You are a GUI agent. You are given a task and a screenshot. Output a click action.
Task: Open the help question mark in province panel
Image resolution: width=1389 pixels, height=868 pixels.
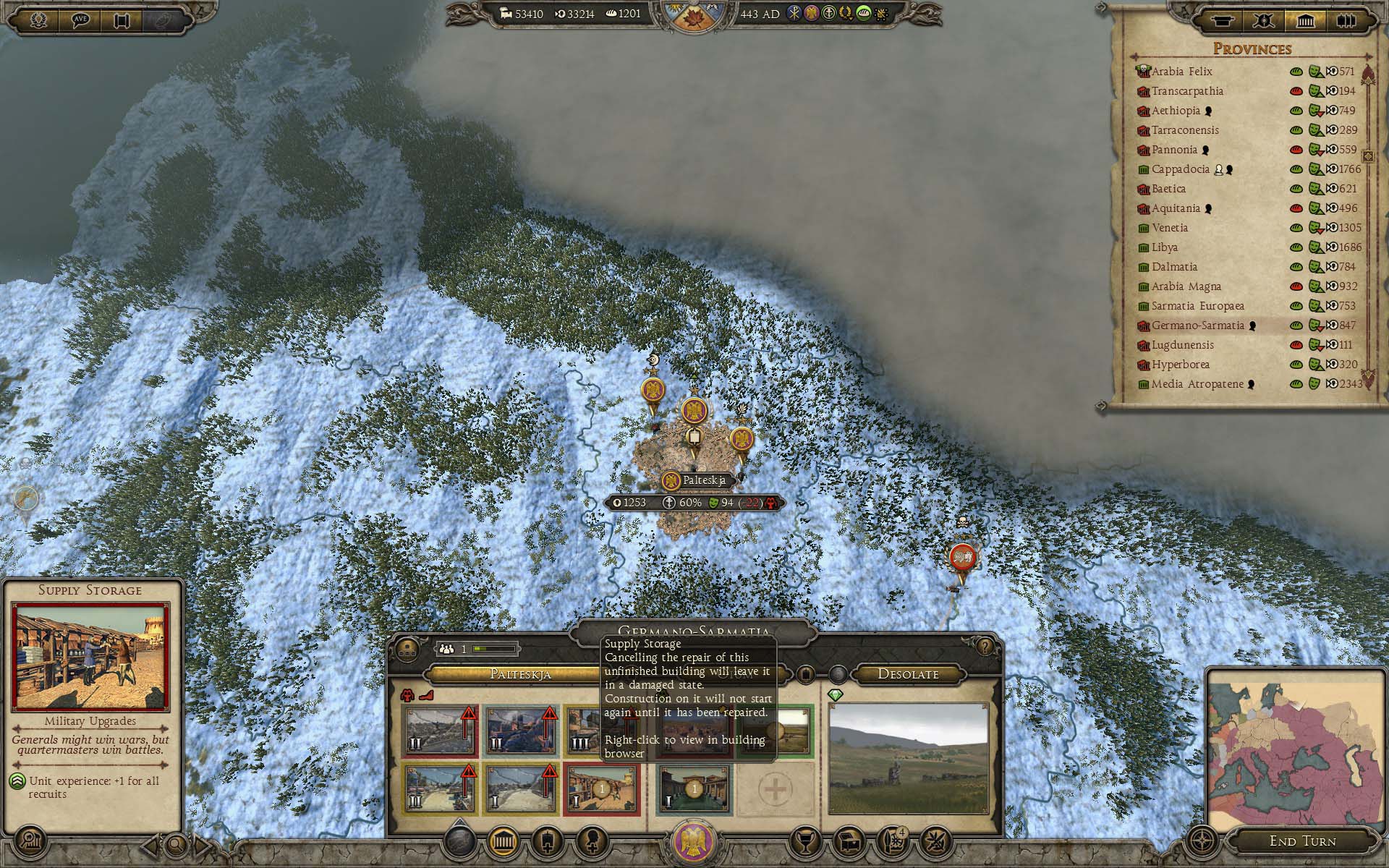tap(984, 646)
